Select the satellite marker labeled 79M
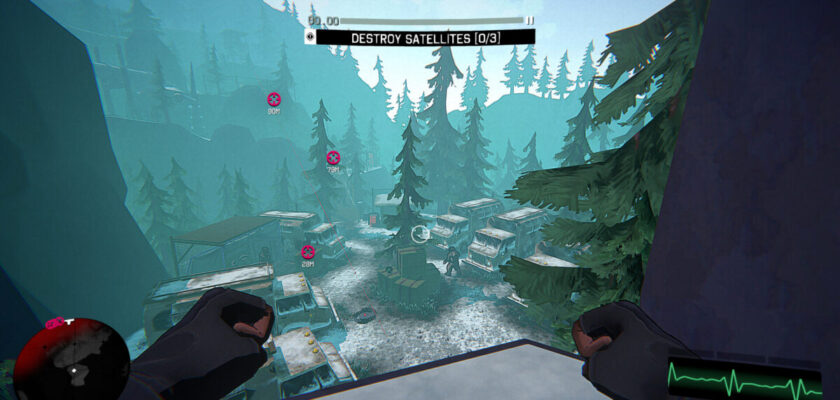Viewport: 840px width, 400px height. [x=333, y=157]
